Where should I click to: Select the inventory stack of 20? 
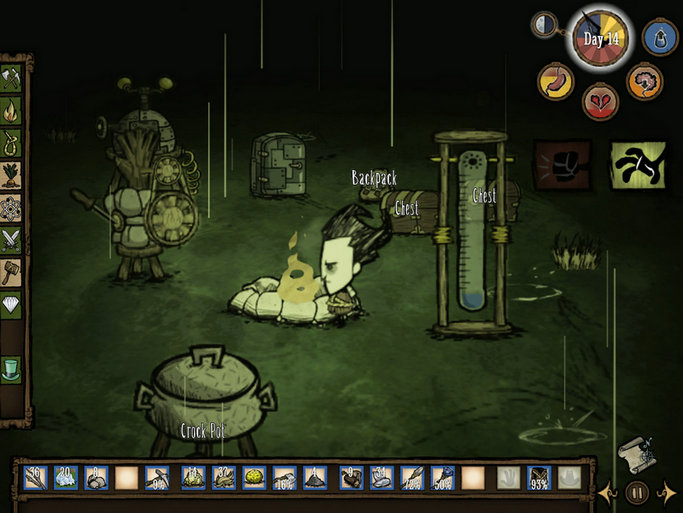coord(66,479)
